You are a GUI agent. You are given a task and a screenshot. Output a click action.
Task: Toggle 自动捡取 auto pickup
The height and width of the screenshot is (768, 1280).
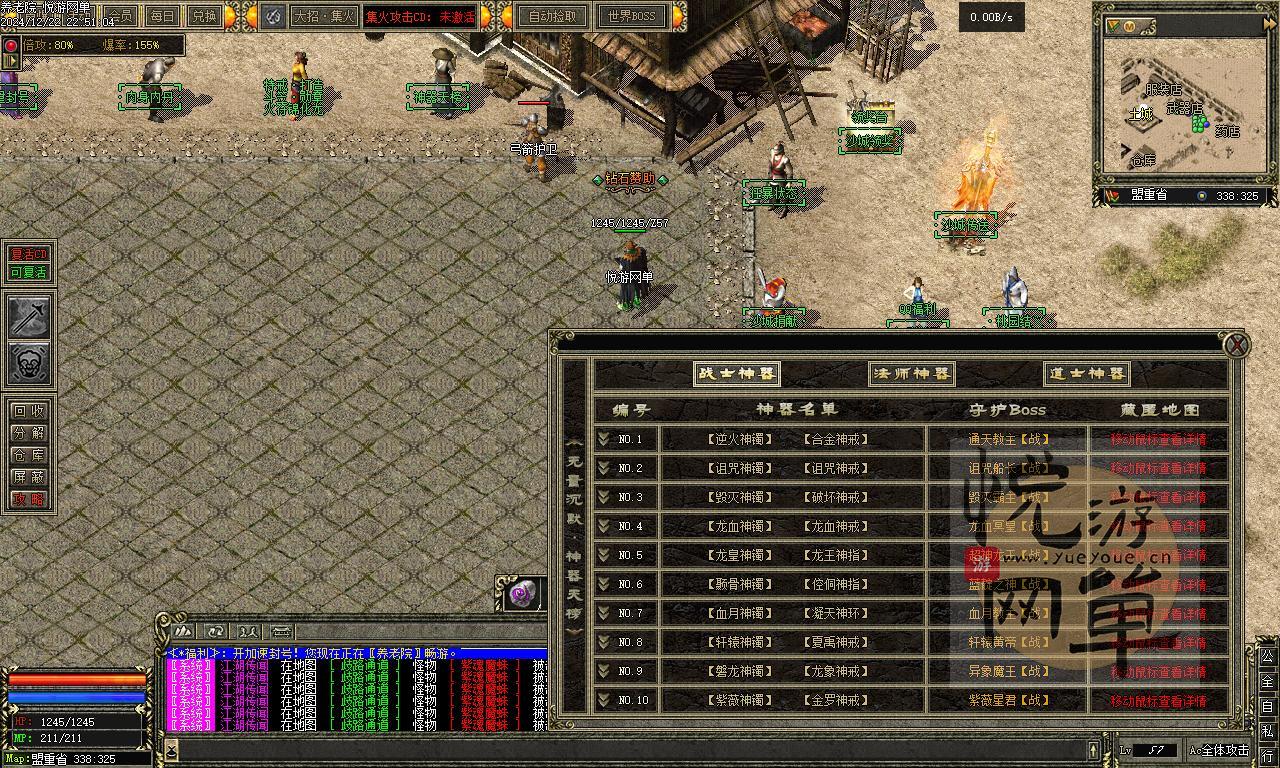(552, 16)
